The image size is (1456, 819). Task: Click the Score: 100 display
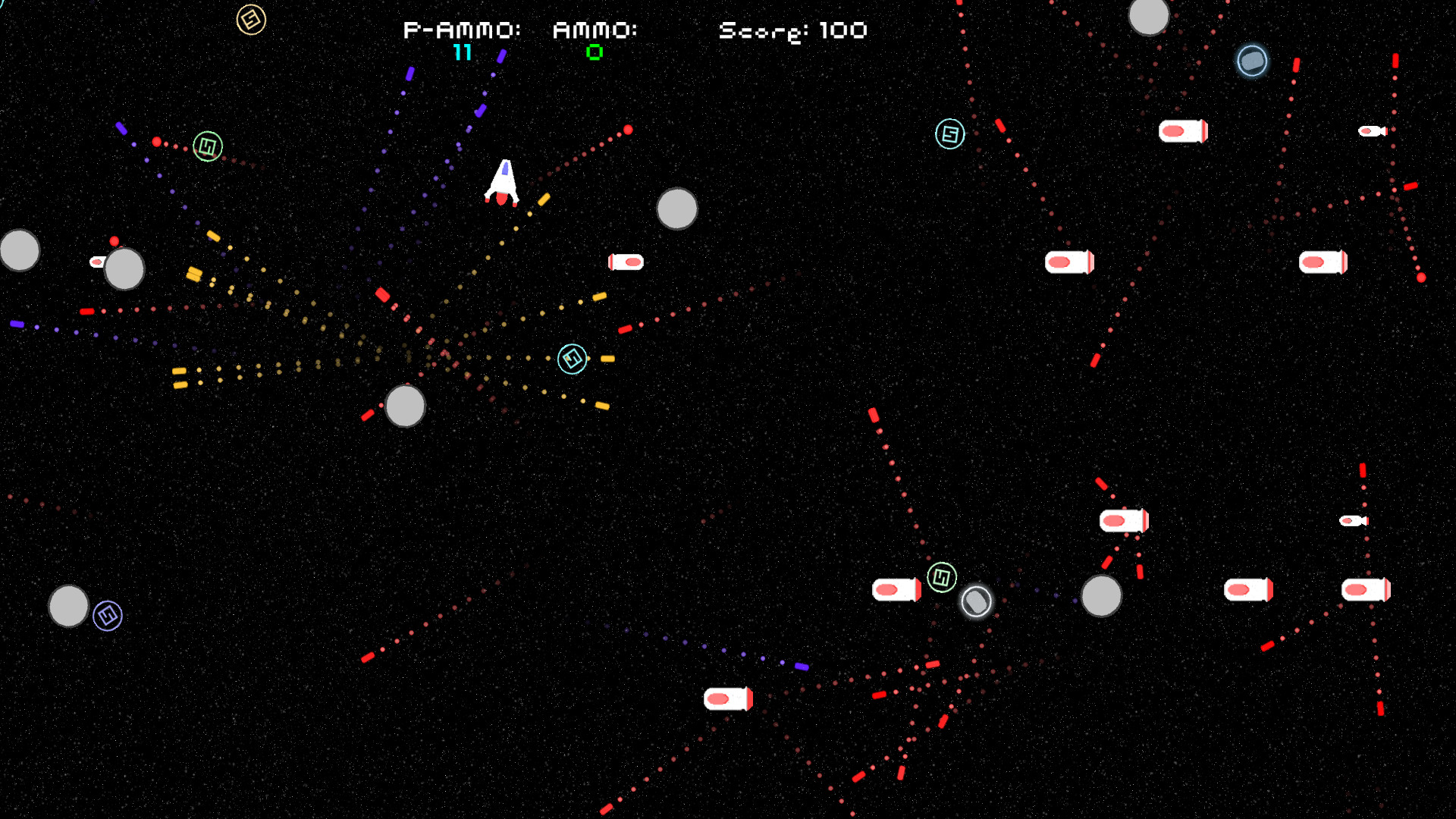(792, 30)
